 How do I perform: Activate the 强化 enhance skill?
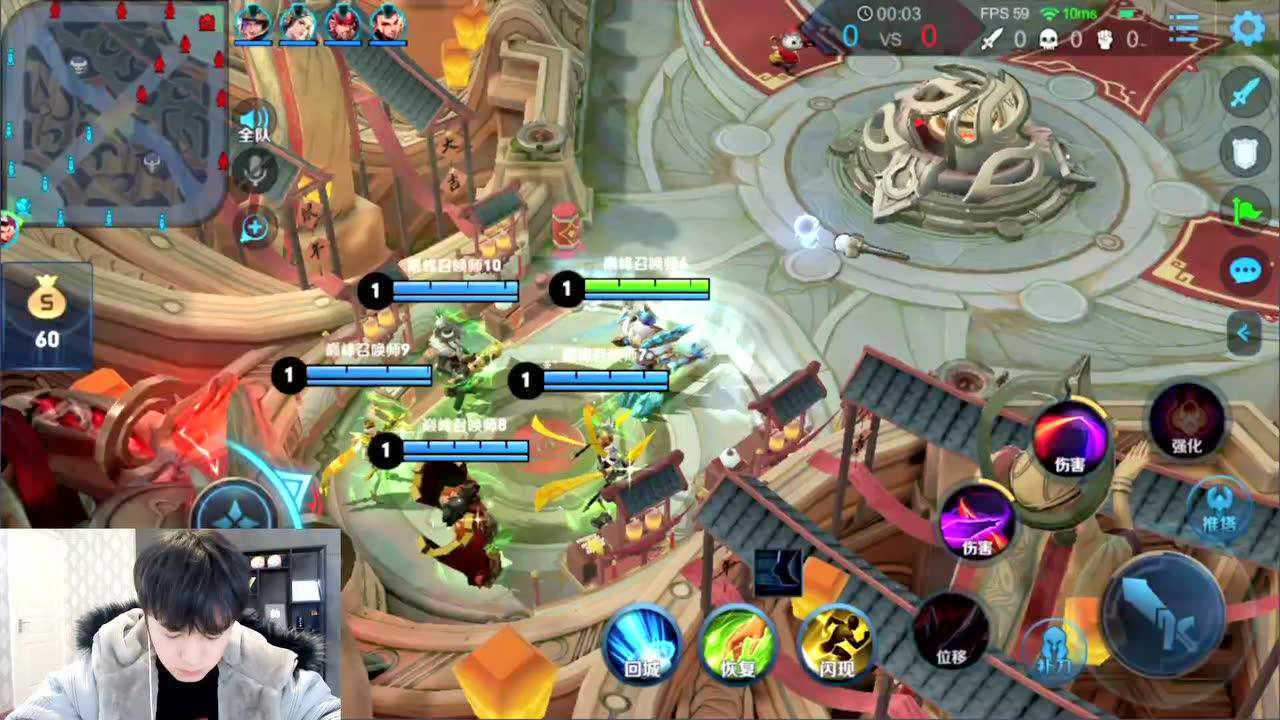click(x=1187, y=420)
